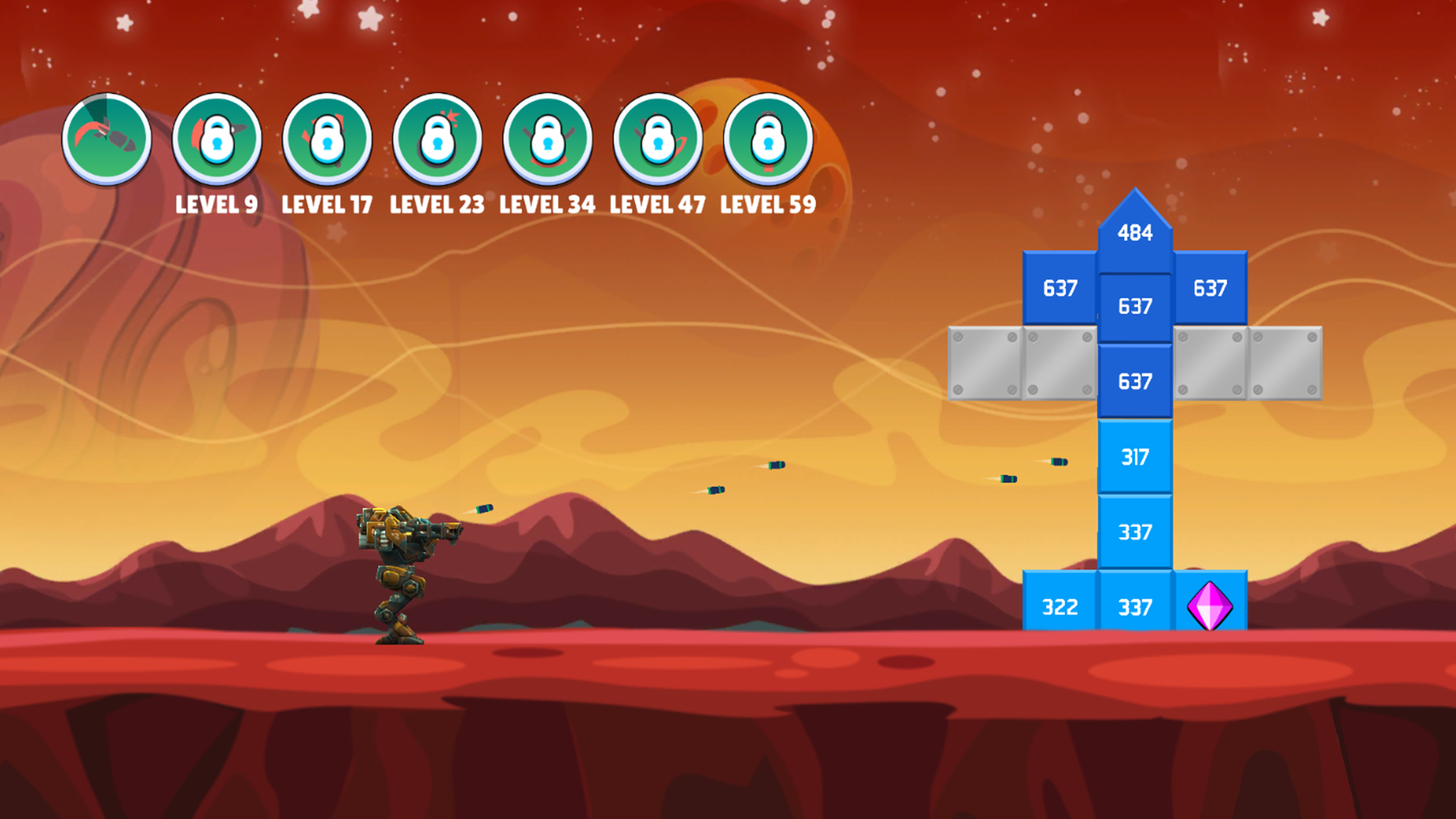Select the Level 59 padlock icon
Viewport: 1456px width, 819px height.
click(x=769, y=139)
